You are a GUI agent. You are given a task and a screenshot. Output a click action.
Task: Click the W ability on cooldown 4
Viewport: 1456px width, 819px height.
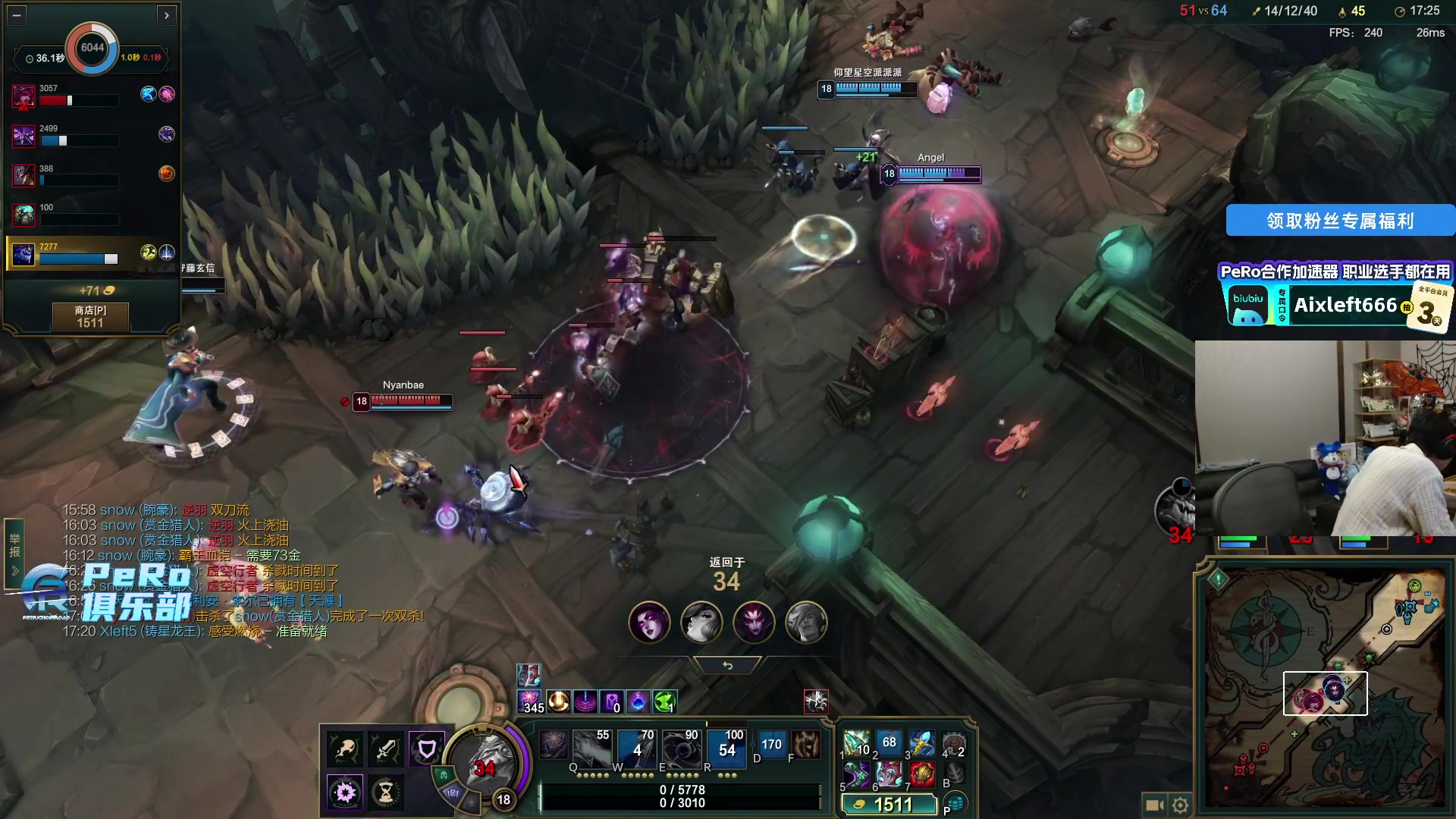click(x=635, y=746)
